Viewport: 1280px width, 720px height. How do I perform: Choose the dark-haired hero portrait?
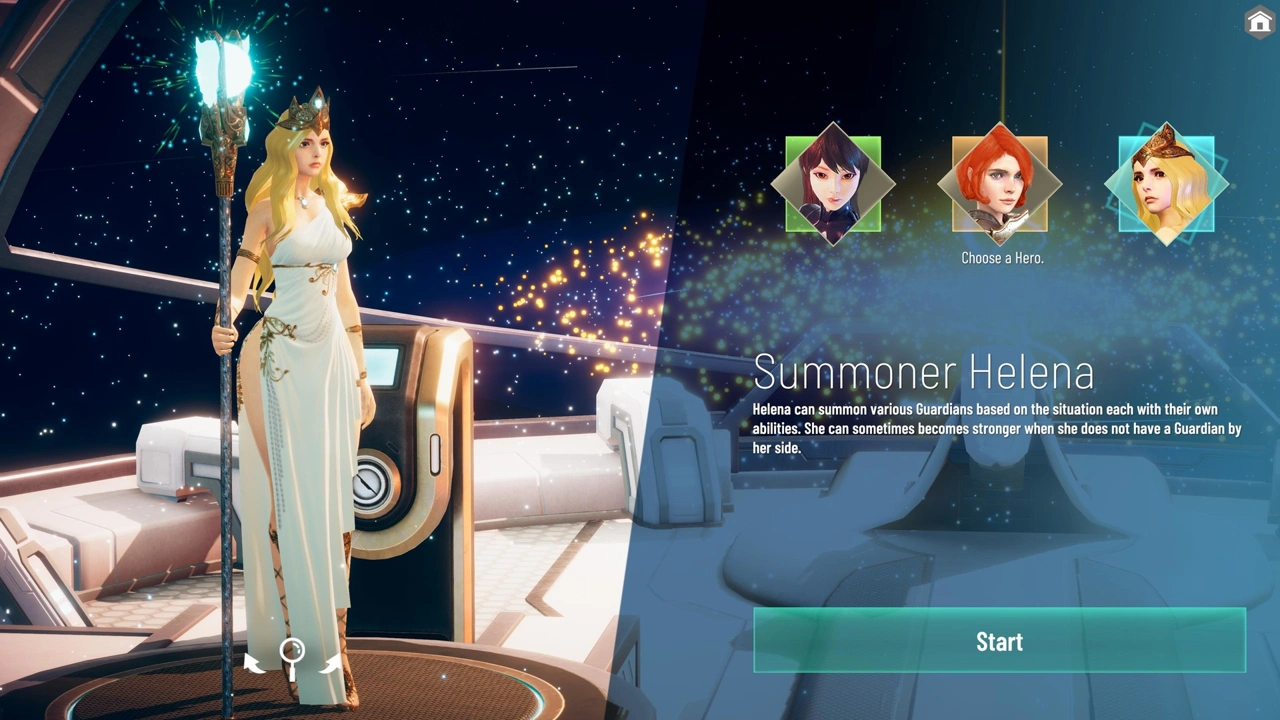833,184
